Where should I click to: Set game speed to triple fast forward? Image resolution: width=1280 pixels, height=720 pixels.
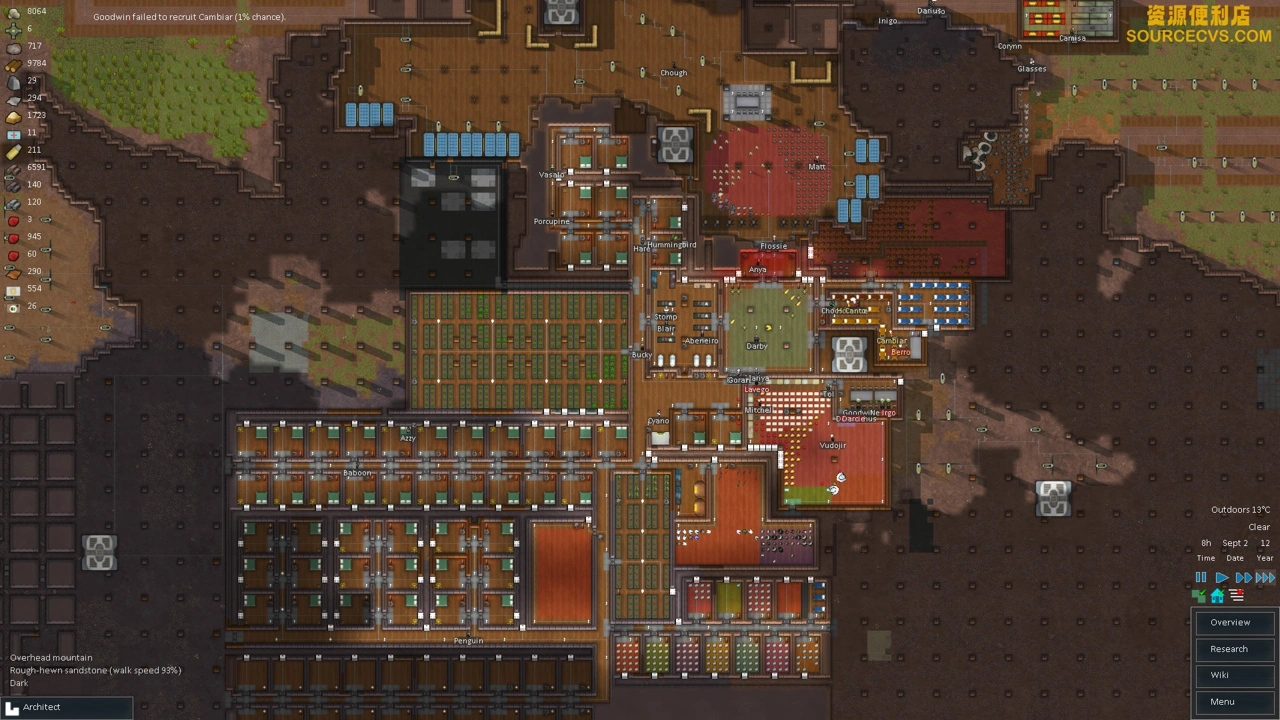click(x=1265, y=578)
